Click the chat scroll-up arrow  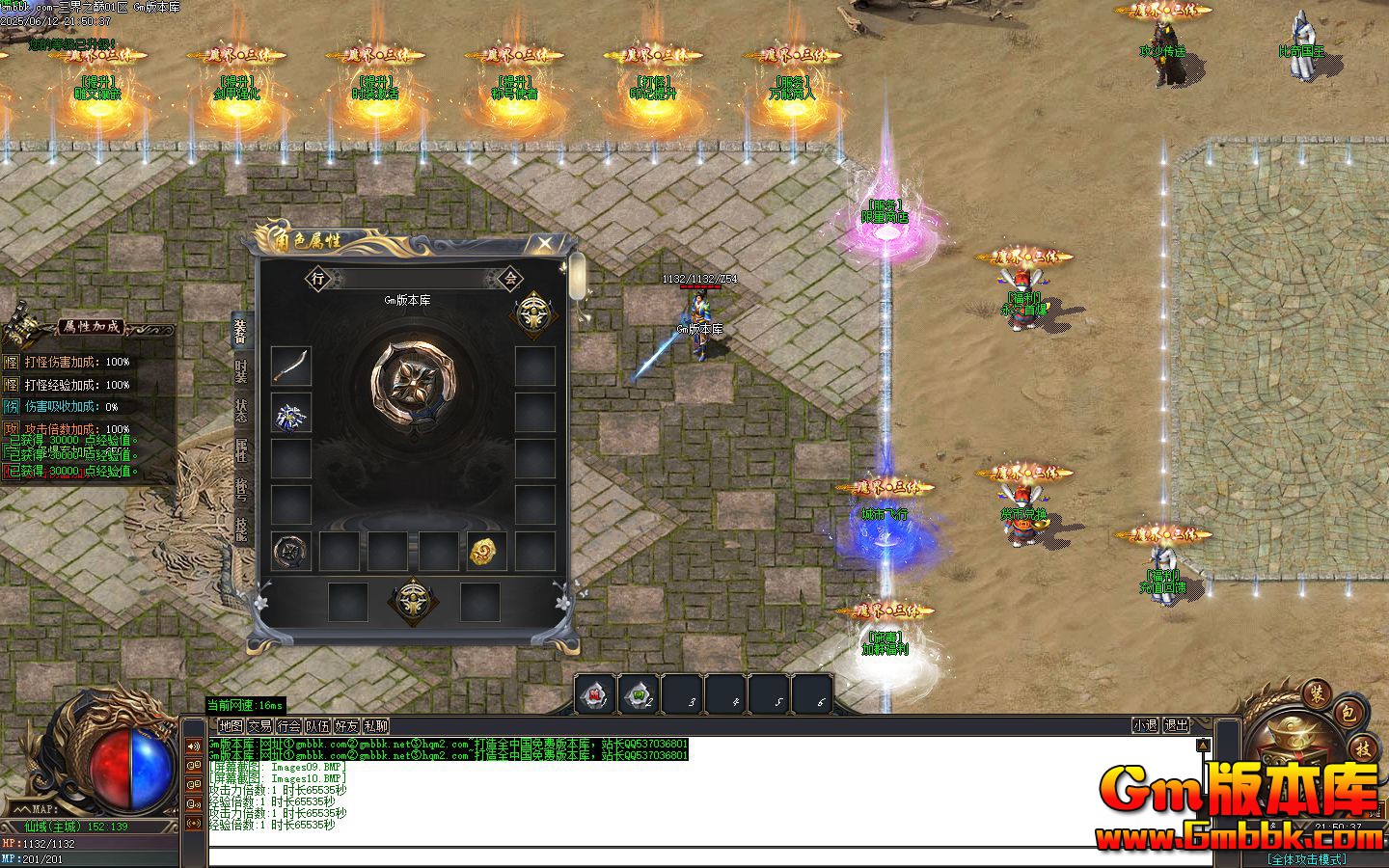click(x=1203, y=745)
